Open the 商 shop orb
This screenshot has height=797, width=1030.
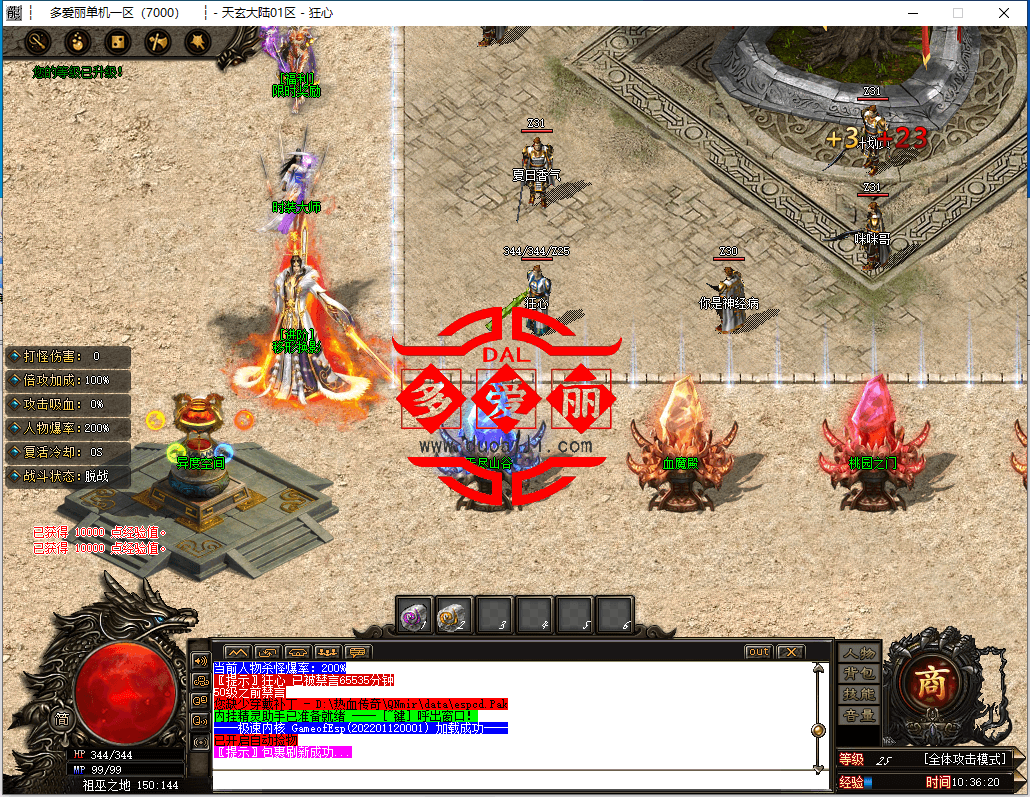(932, 684)
